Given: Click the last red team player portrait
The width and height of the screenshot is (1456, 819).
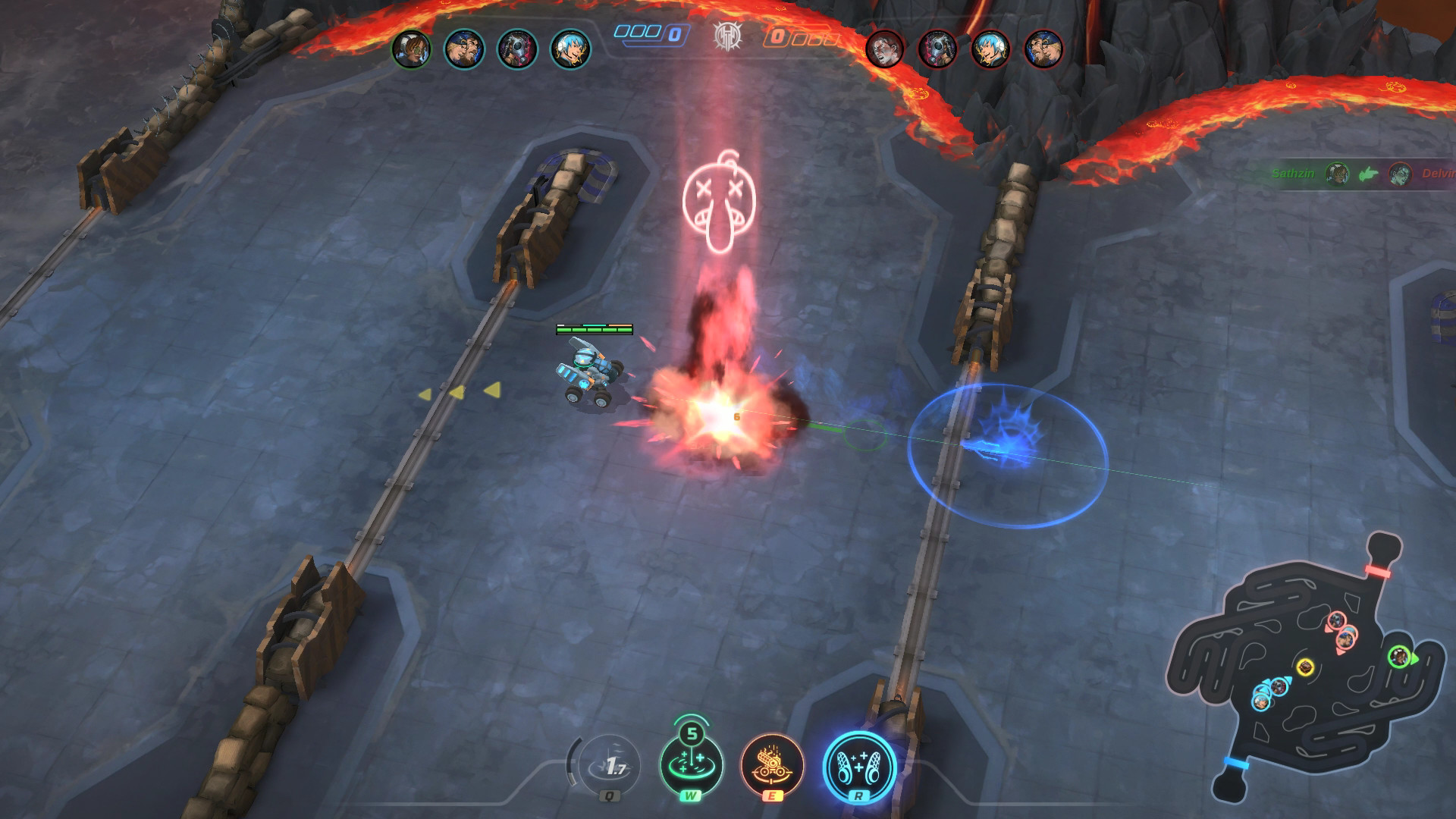Looking at the screenshot, I should tap(1042, 48).
